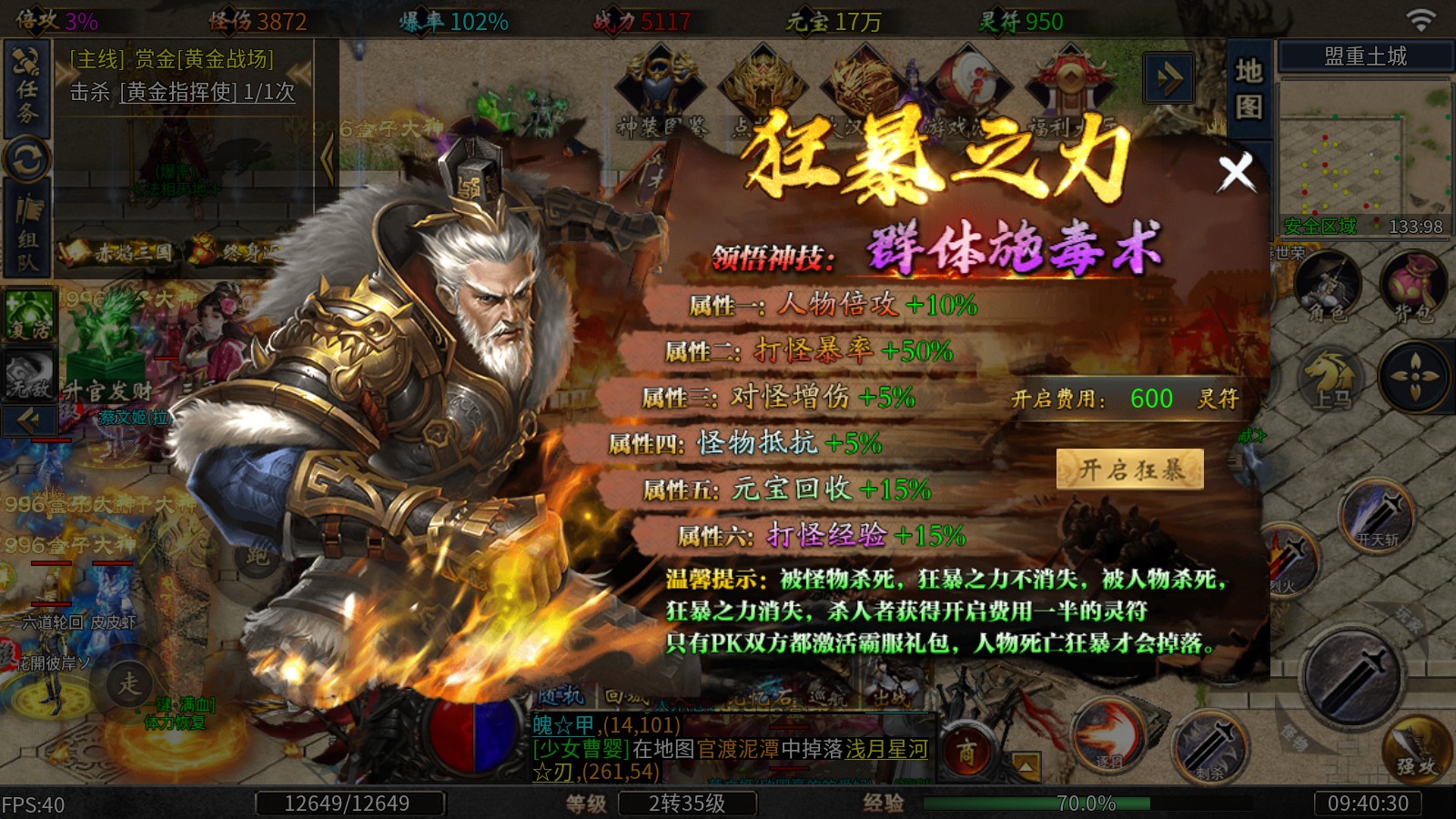Viewport: 1456px width, 819px height.
Task: Collapse the left sidebar with the double-arrow chevron
Action: (x=27, y=419)
